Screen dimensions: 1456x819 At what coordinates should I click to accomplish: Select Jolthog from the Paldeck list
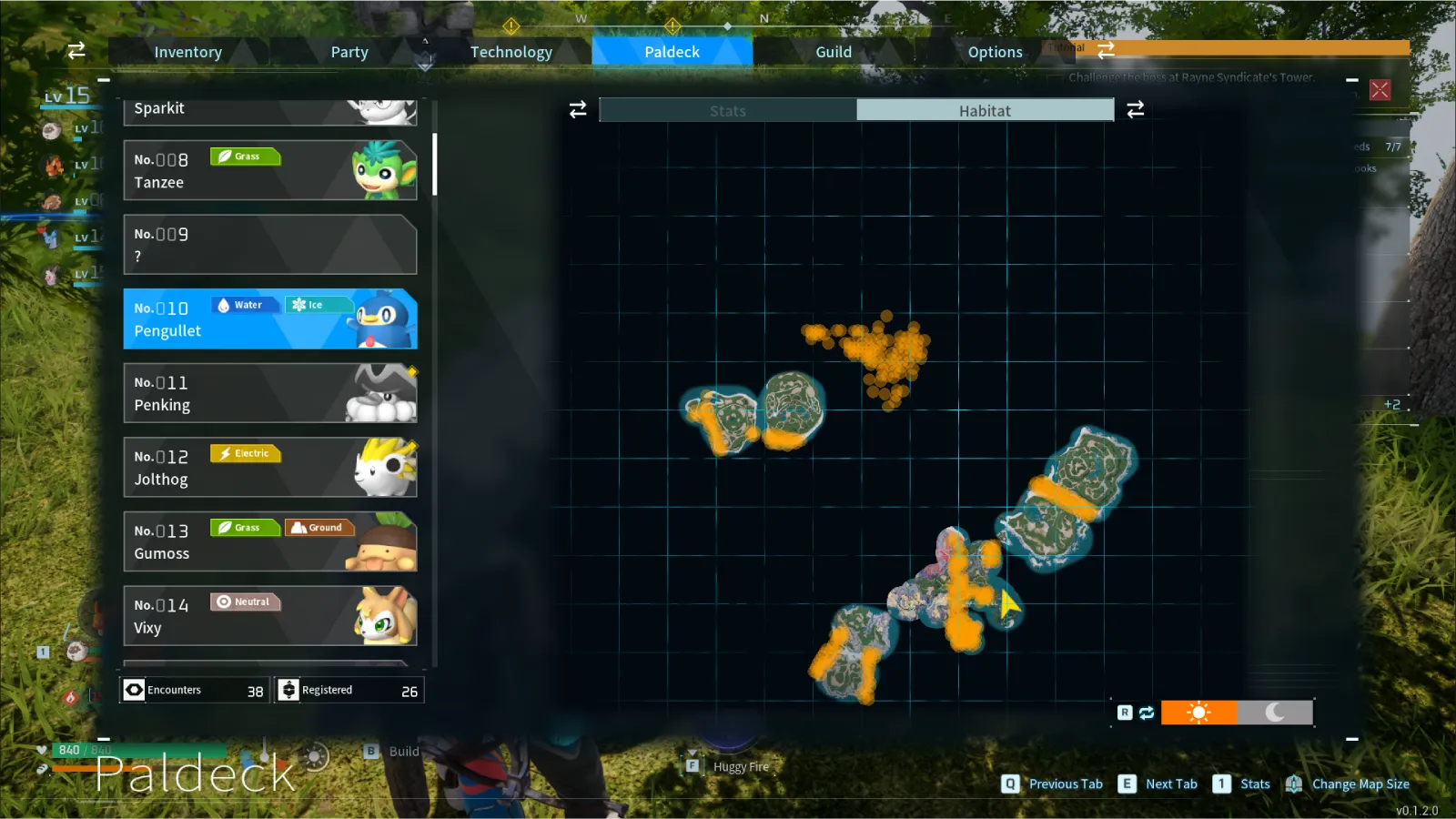pos(270,468)
